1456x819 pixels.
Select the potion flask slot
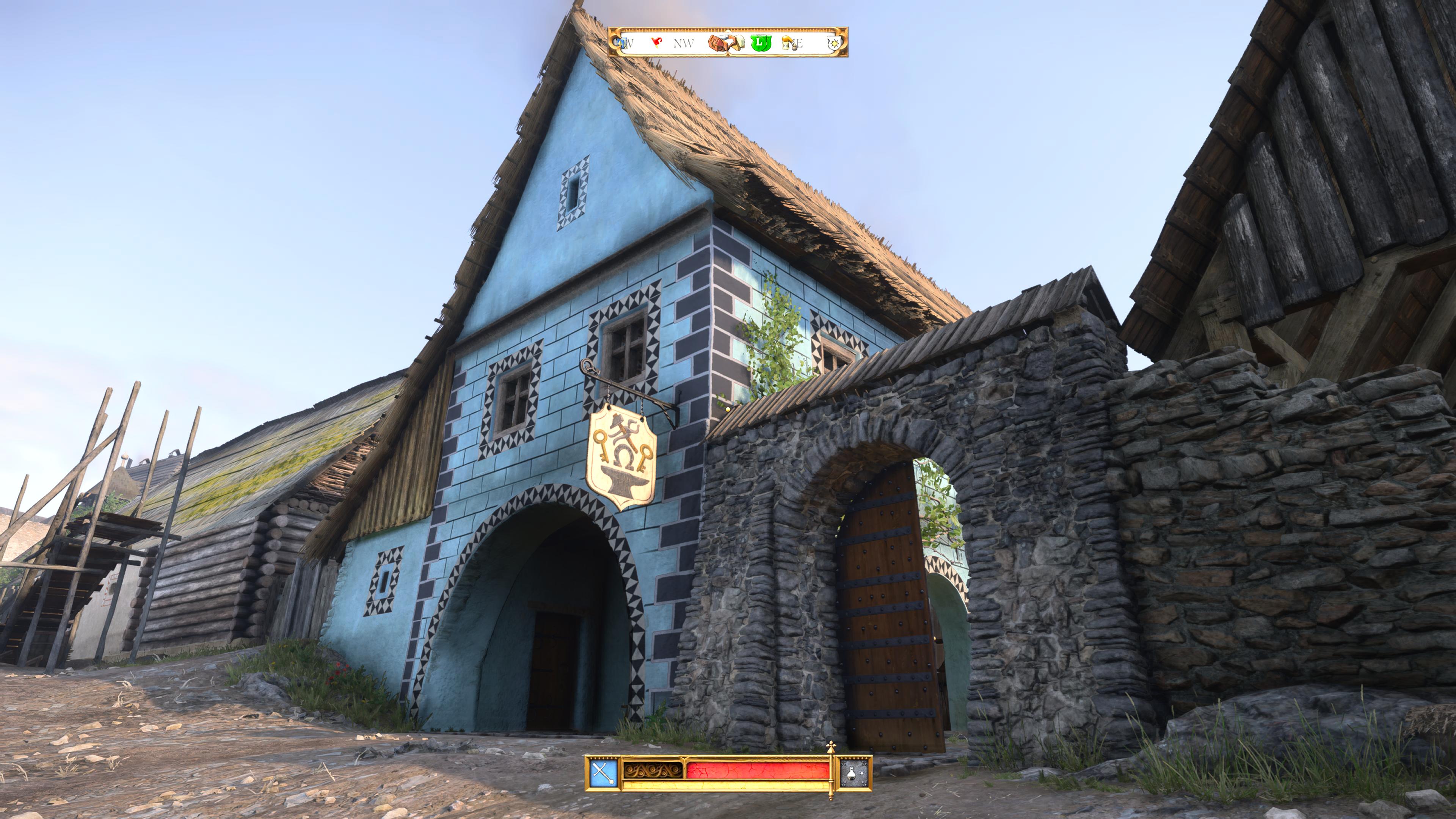[855, 773]
